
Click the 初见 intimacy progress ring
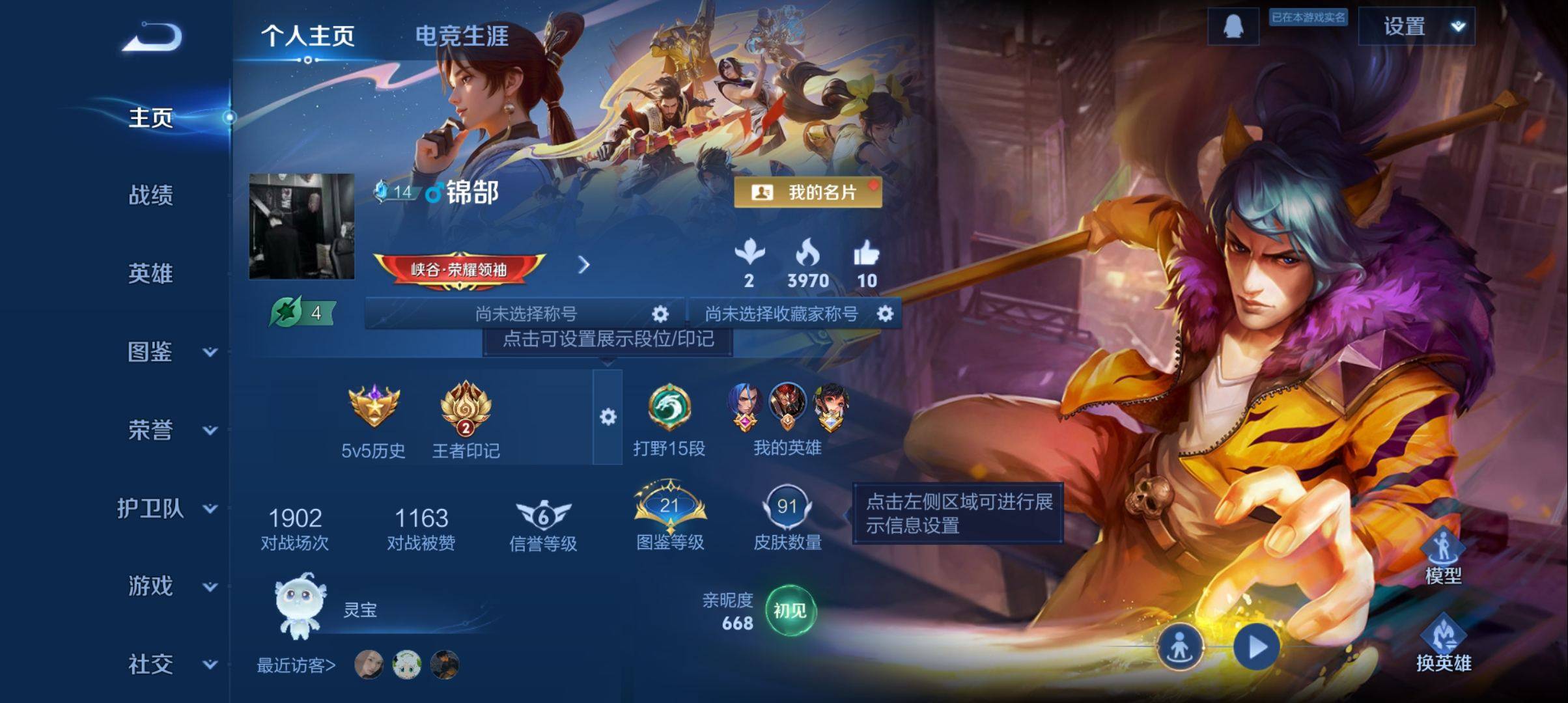click(792, 610)
